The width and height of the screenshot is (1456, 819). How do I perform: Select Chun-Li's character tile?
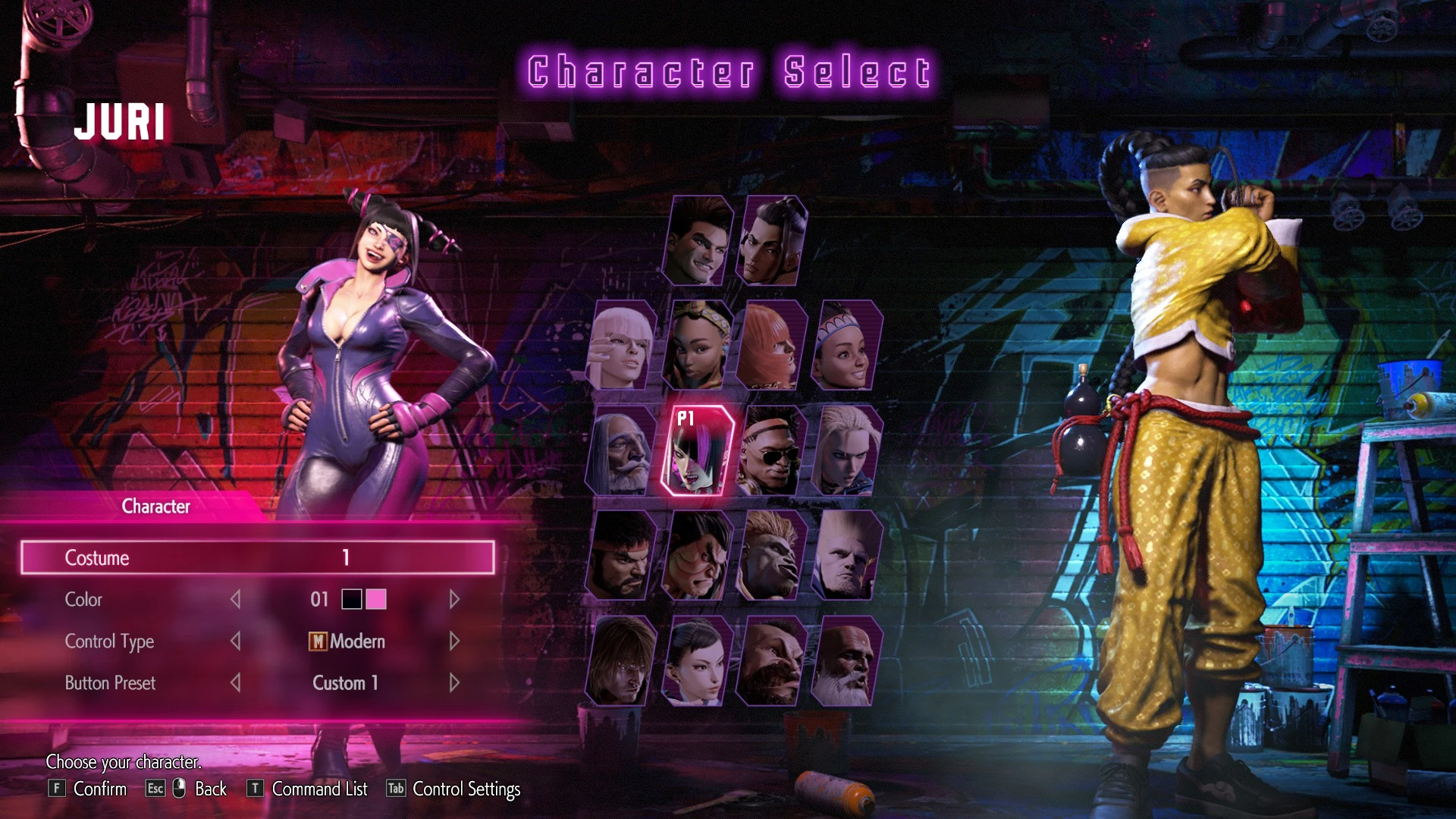coord(696,661)
